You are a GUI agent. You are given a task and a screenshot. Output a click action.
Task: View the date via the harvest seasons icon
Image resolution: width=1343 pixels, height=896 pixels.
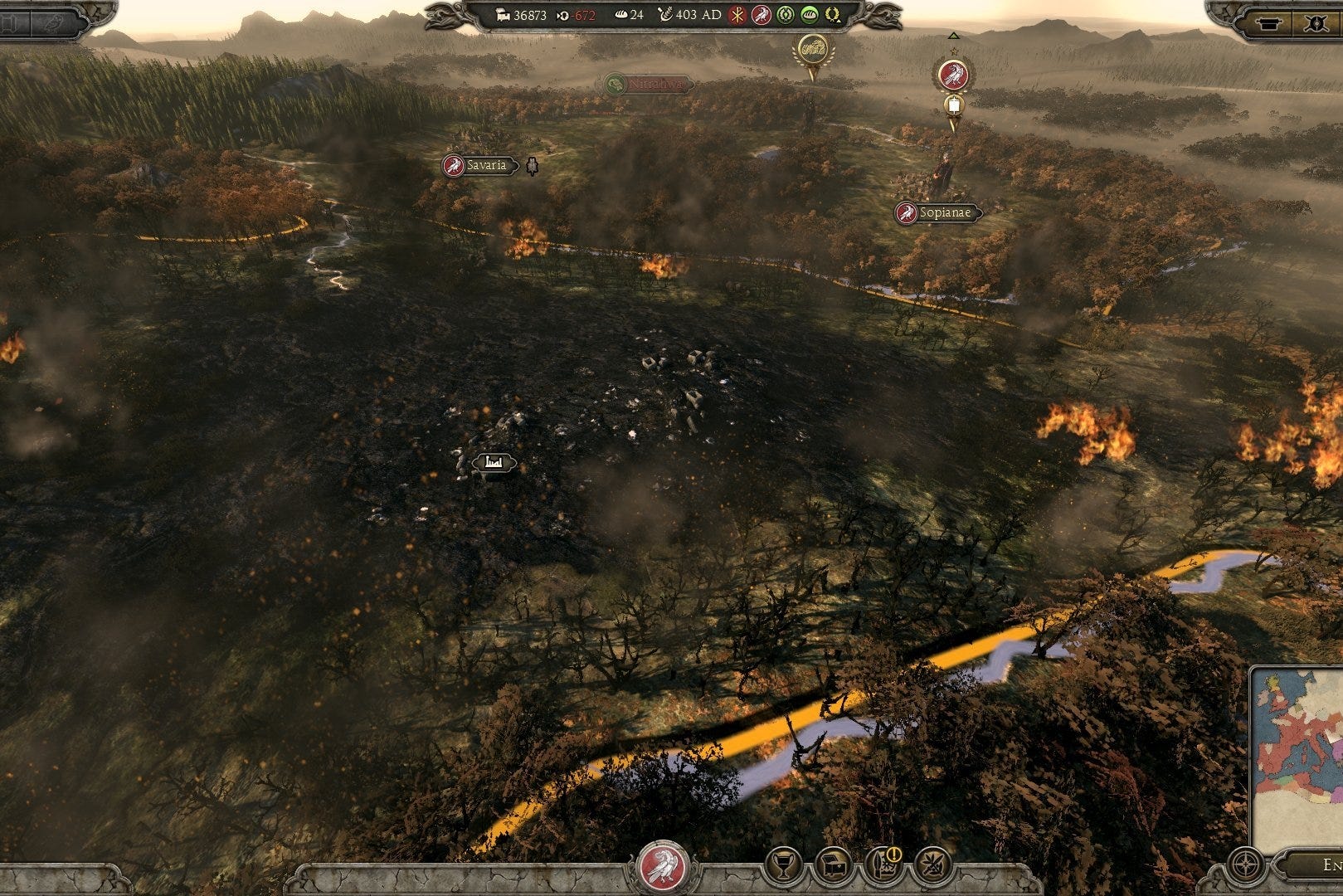pyautogui.click(x=667, y=15)
